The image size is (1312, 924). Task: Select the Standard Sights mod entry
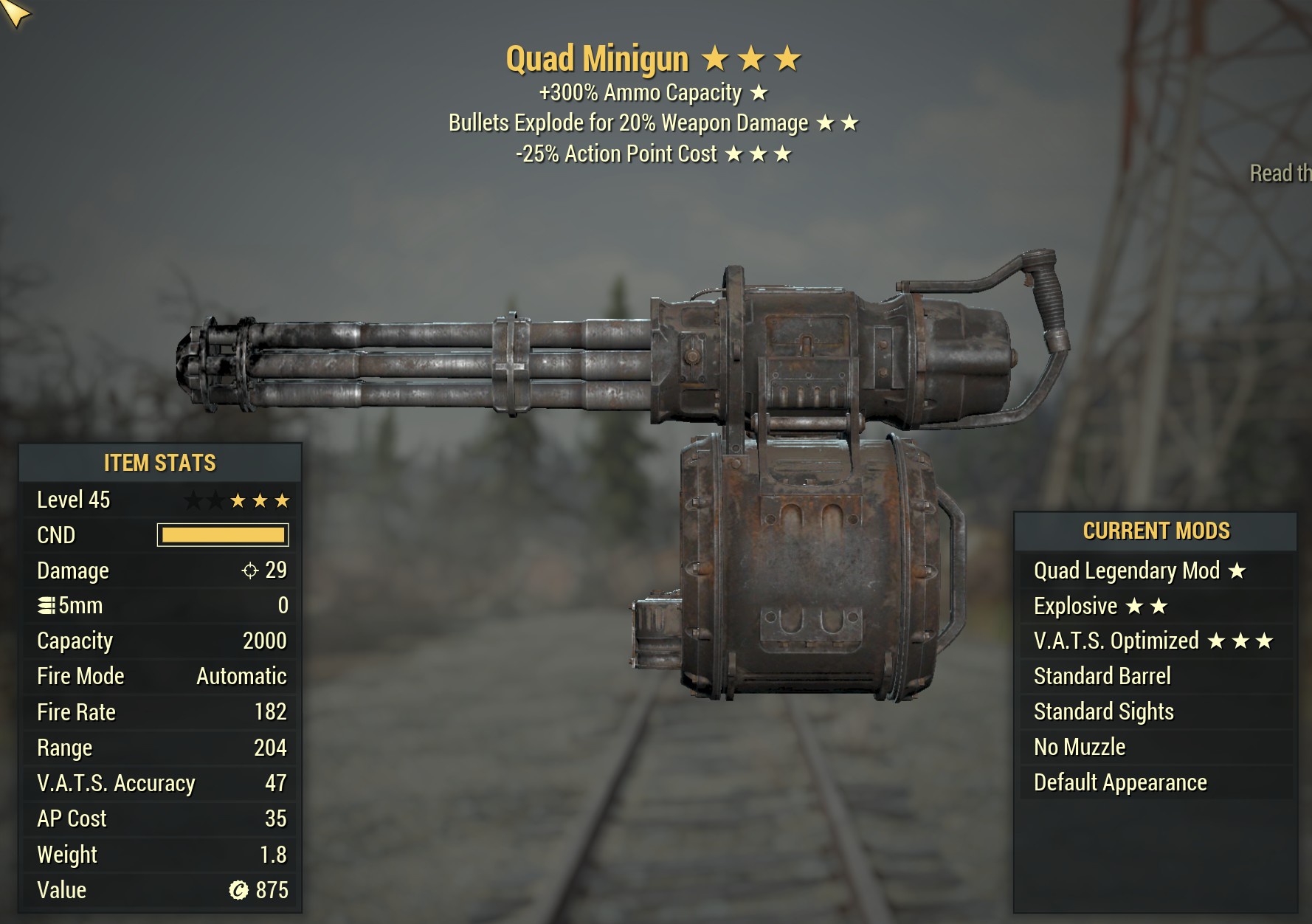(1103, 711)
